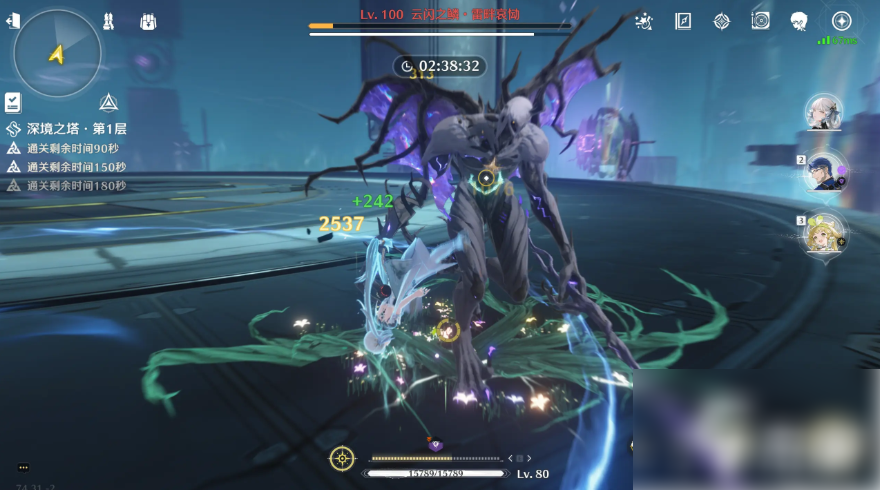Open the quest checklist icon below the minimap

pos(13,102)
